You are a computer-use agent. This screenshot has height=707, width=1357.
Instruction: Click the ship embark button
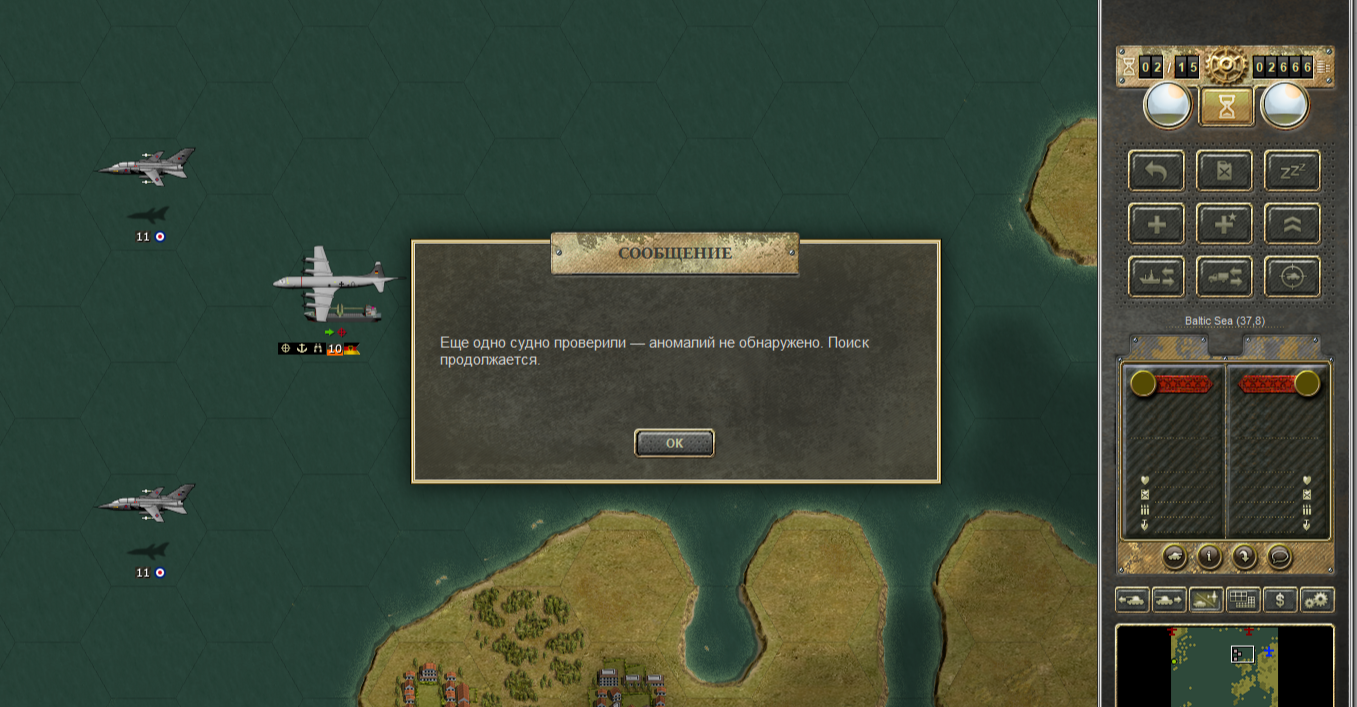1157,277
